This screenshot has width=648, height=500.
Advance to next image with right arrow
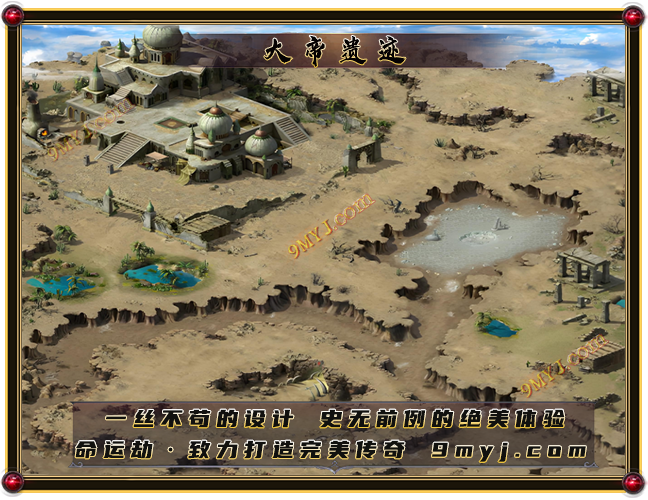pos(644,337)
